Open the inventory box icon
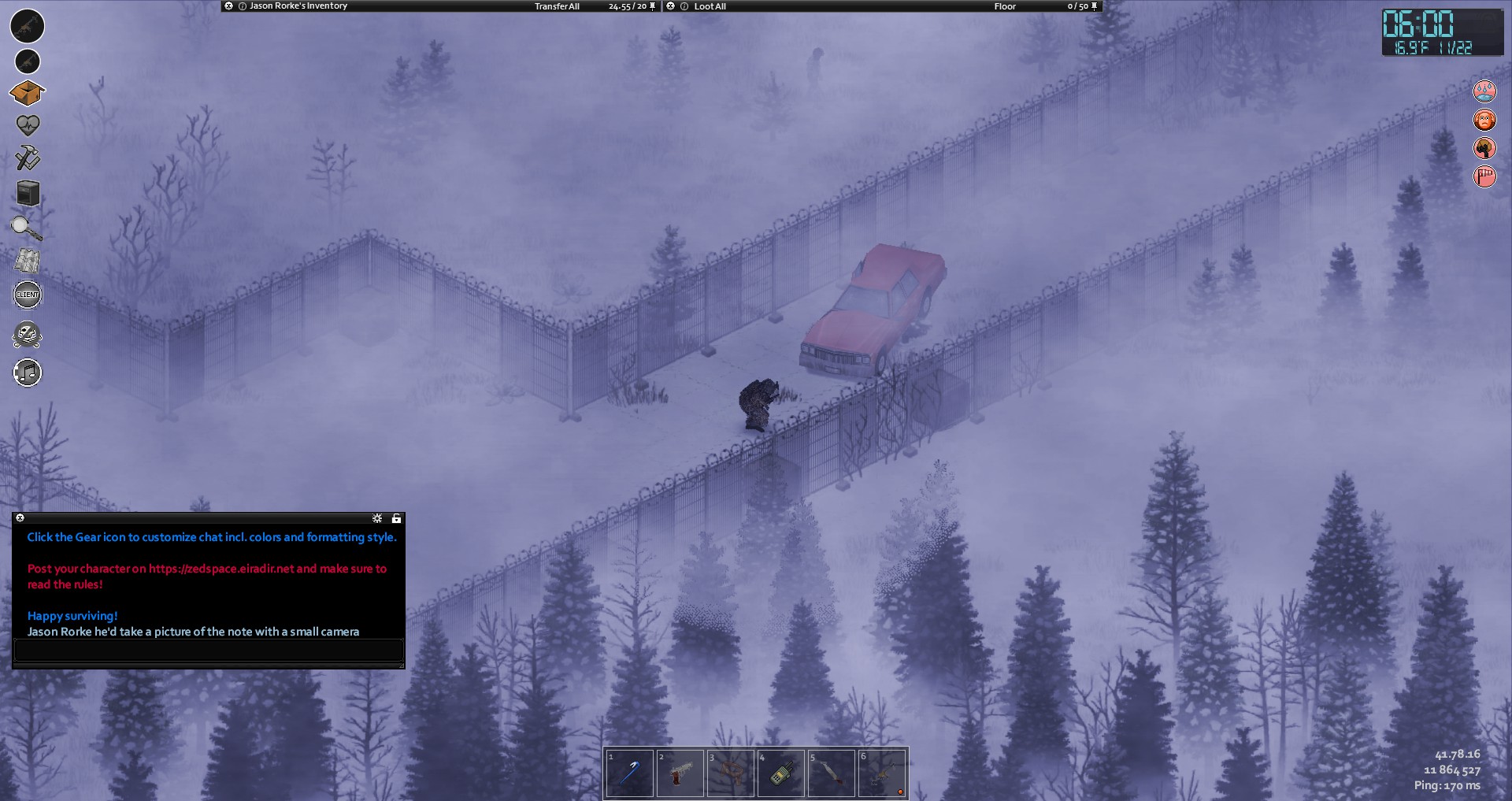This screenshot has width=1512, height=801. click(x=27, y=93)
